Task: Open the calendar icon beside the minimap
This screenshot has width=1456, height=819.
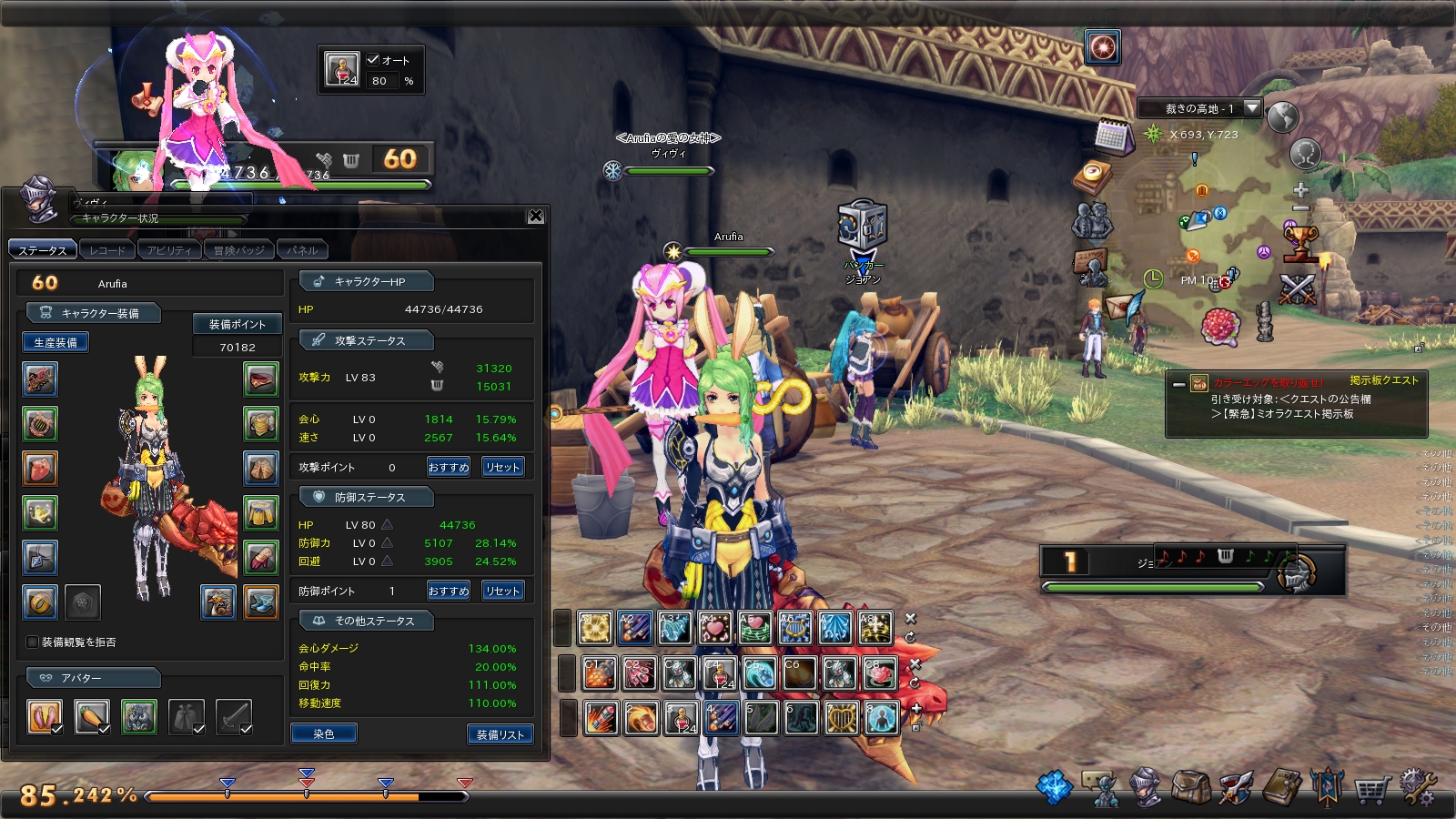Action: coord(1112,136)
